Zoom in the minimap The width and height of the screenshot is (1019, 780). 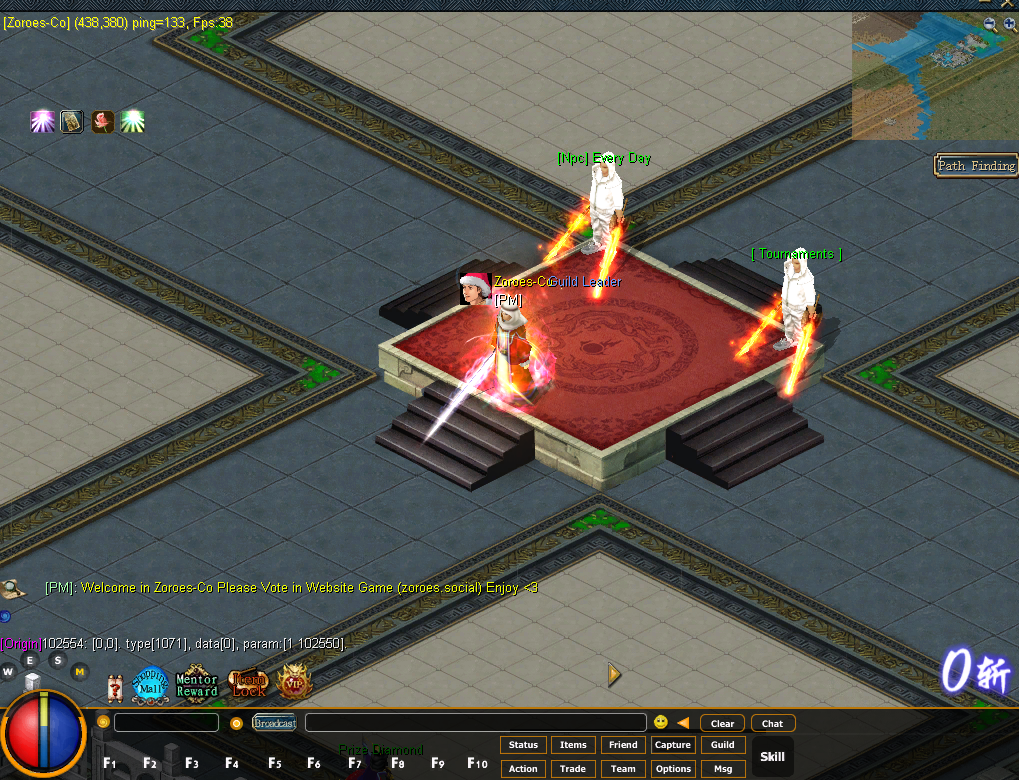(1008, 24)
